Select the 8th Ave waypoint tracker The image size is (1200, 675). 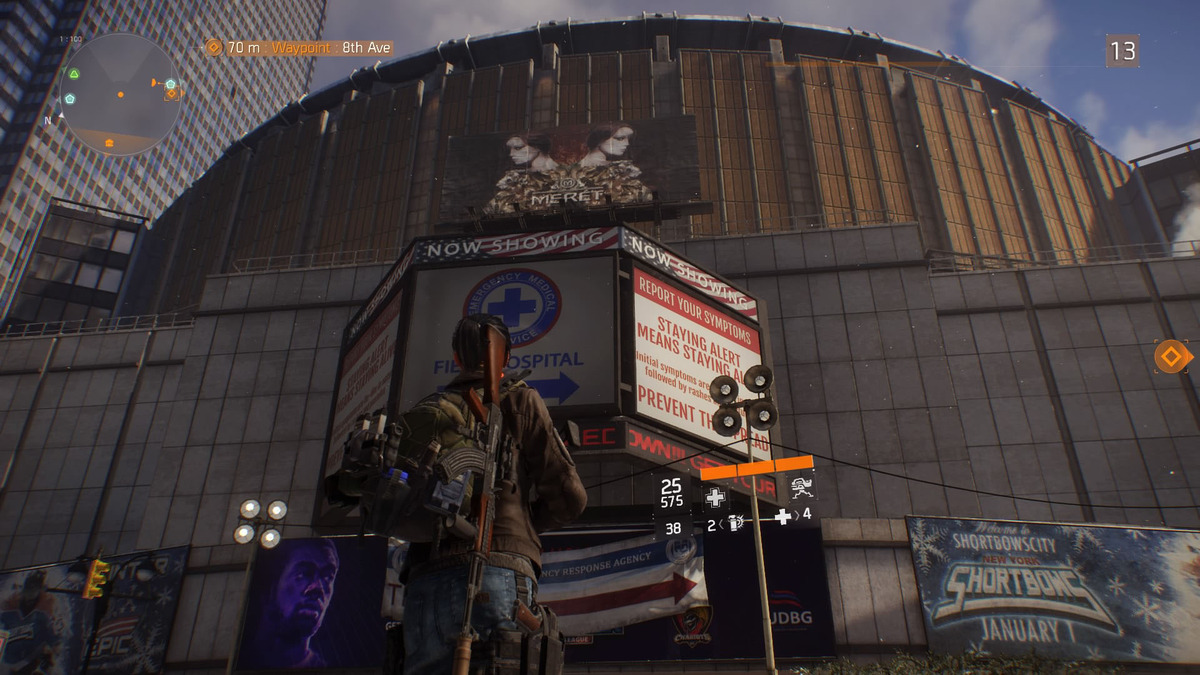(299, 47)
